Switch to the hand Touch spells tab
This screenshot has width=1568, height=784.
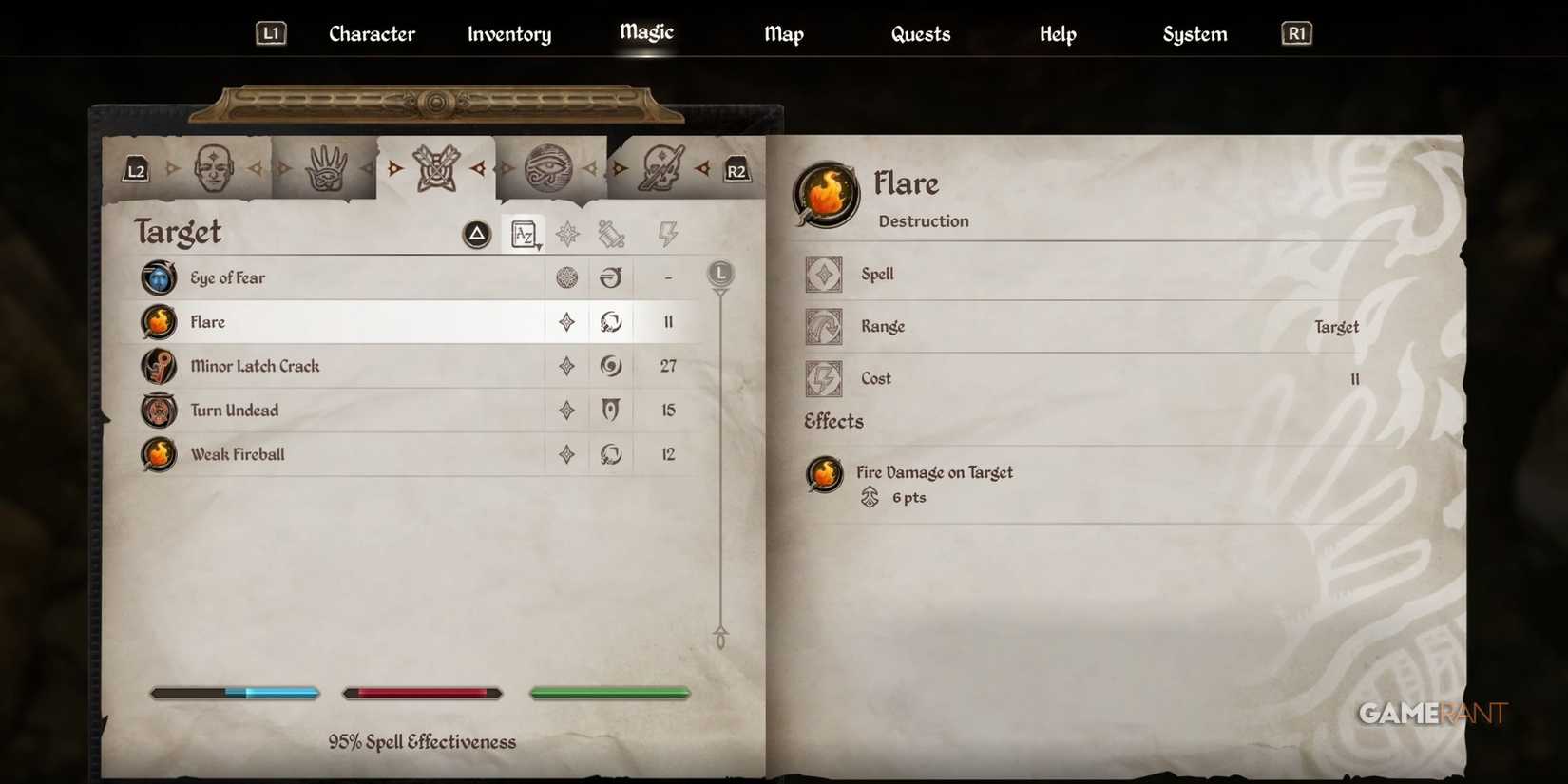[x=326, y=167]
